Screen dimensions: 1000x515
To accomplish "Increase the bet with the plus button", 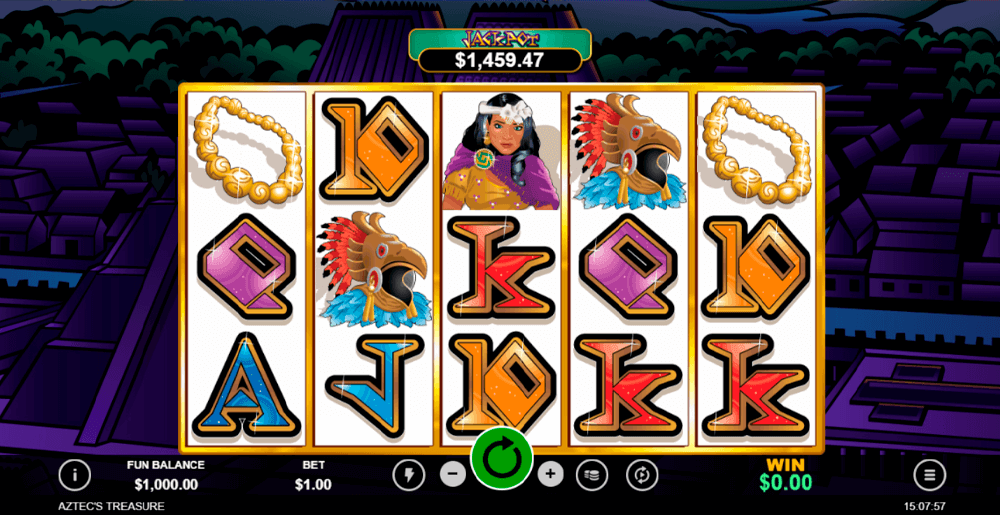I will pyautogui.click(x=549, y=474).
